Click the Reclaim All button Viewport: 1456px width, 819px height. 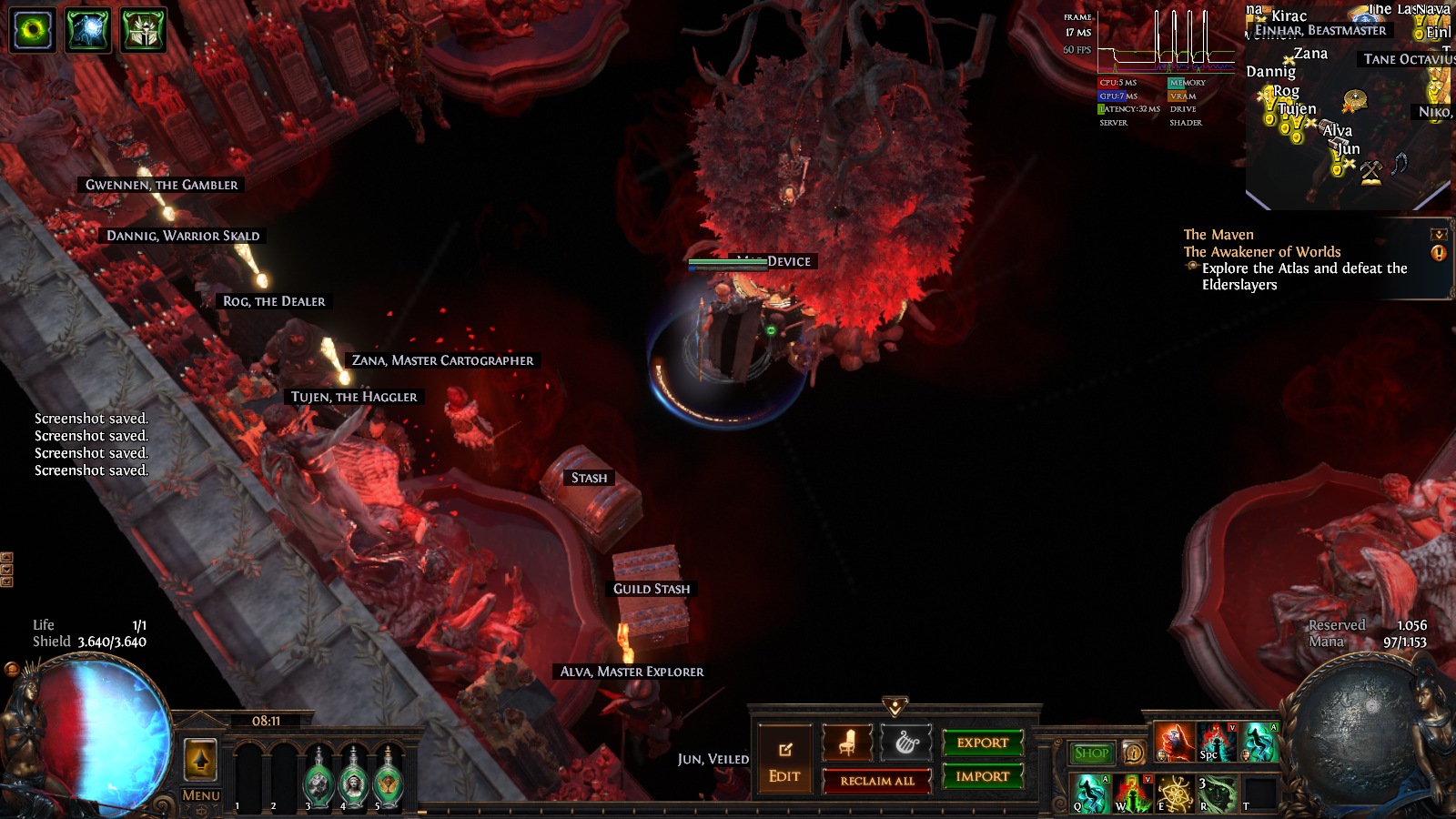point(877,781)
